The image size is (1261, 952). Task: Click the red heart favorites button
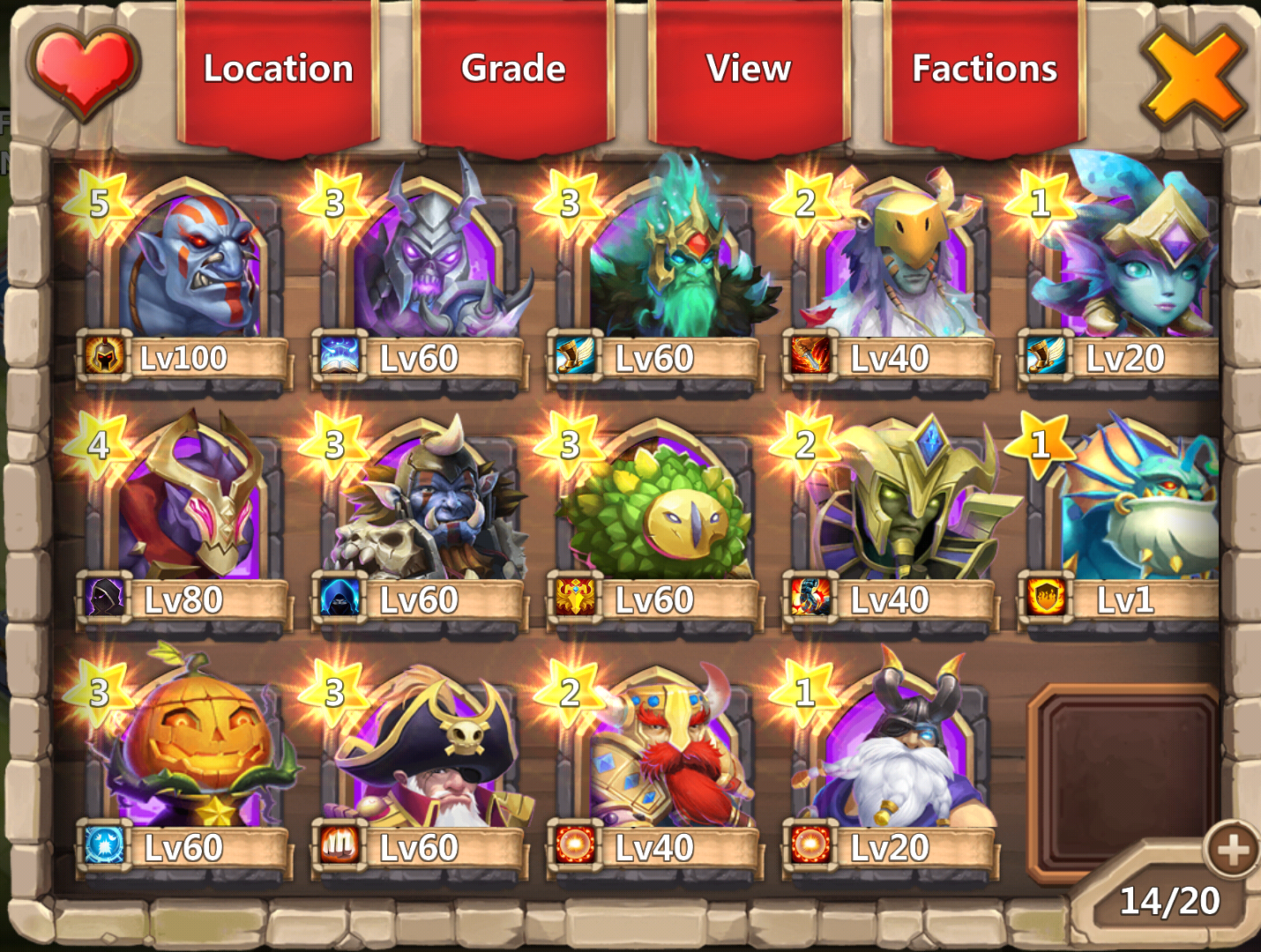84,71
